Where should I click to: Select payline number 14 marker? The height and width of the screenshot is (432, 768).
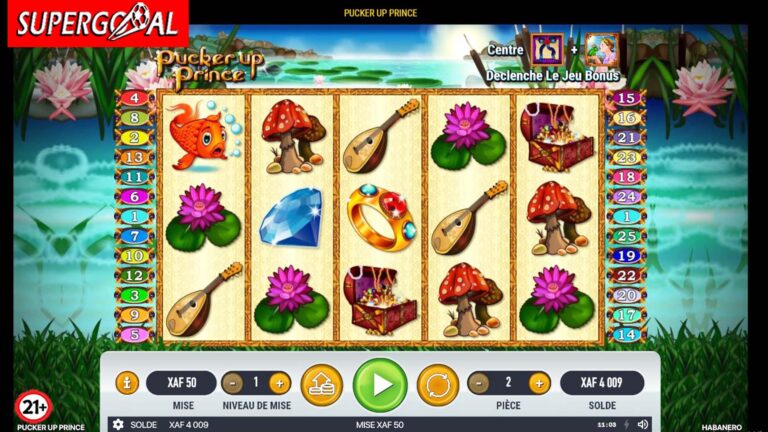tap(626, 335)
